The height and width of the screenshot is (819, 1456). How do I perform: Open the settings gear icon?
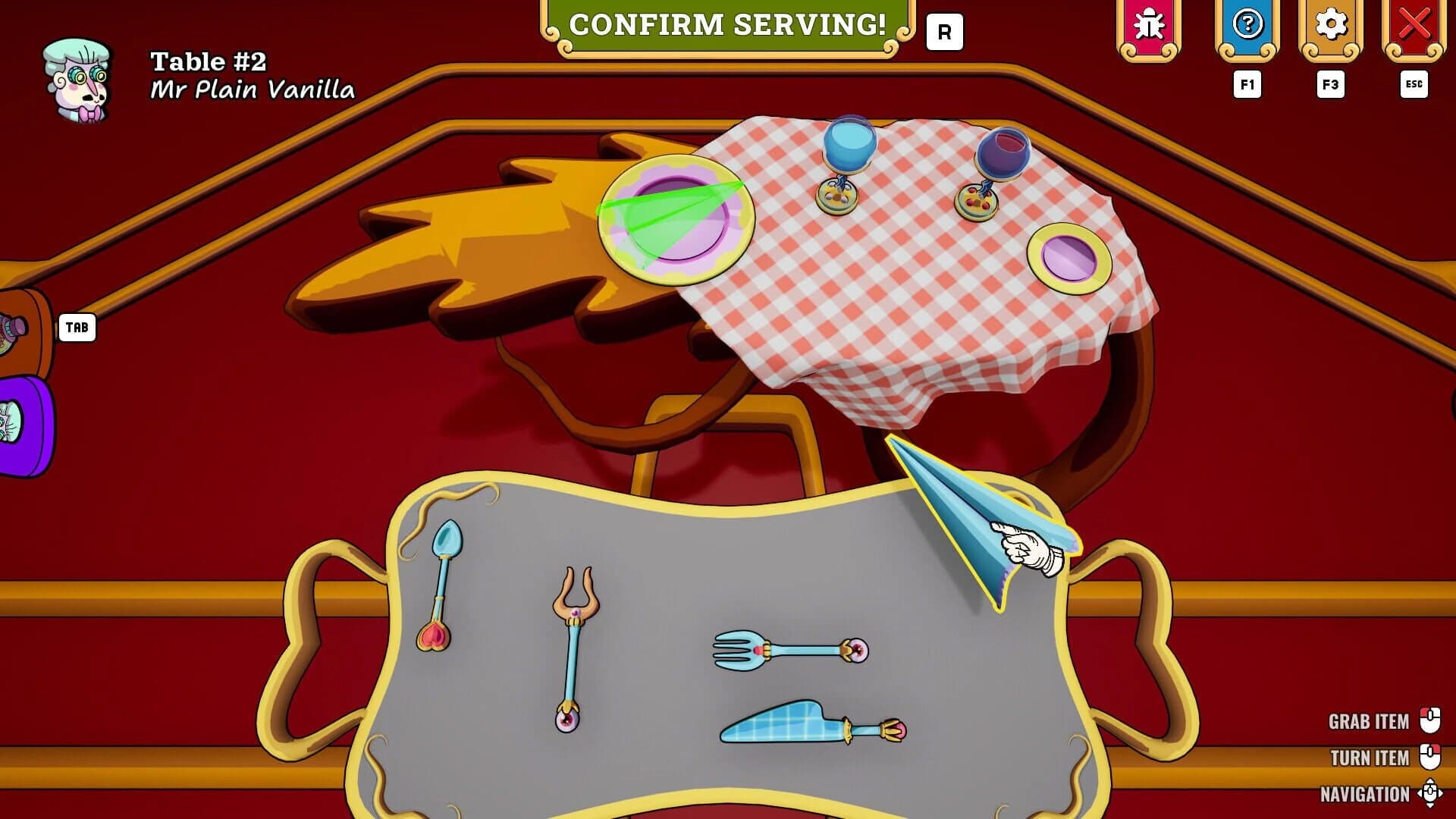pyautogui.click(x=1332, y=24)
